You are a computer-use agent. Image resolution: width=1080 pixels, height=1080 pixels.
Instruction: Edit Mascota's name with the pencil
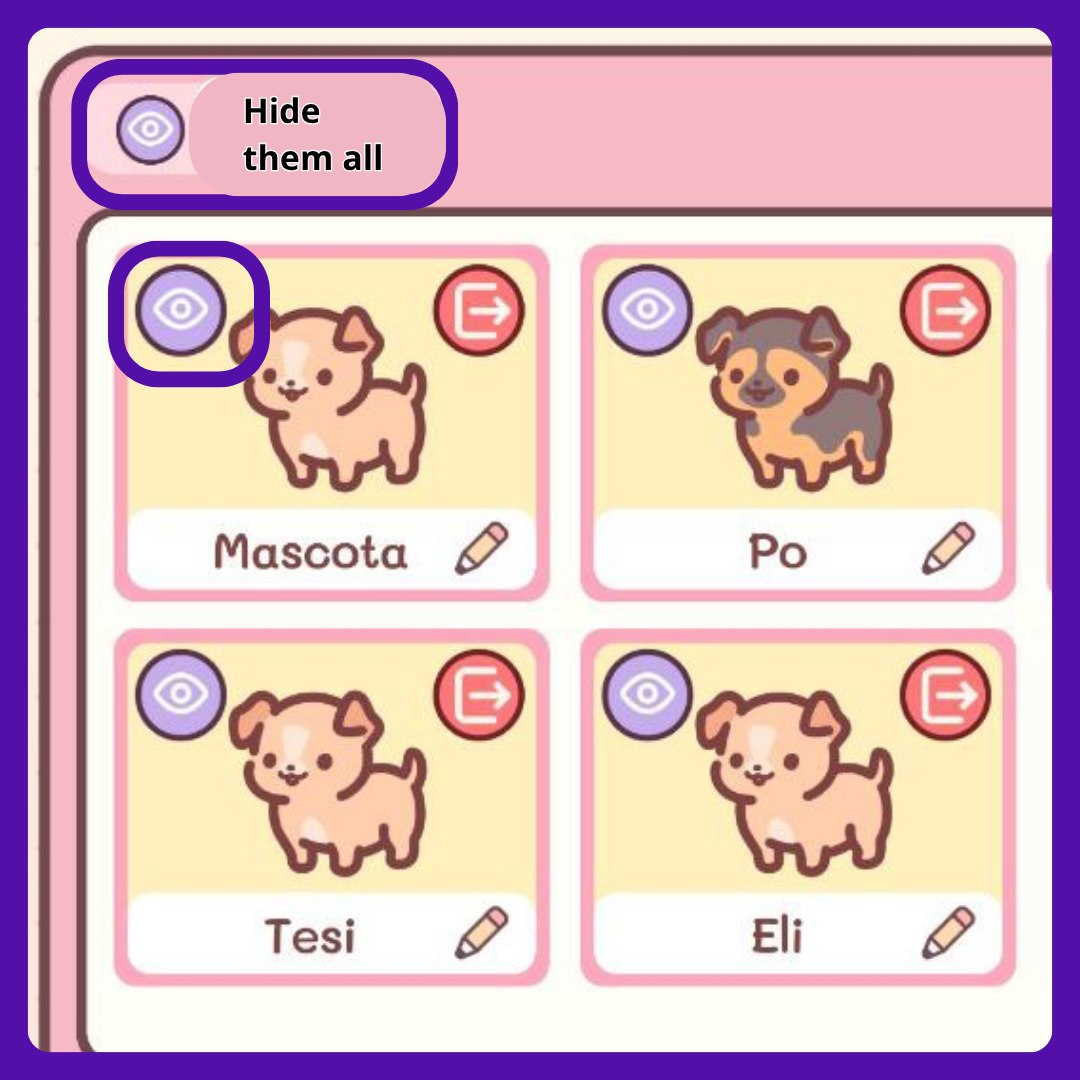coord(482,549)
